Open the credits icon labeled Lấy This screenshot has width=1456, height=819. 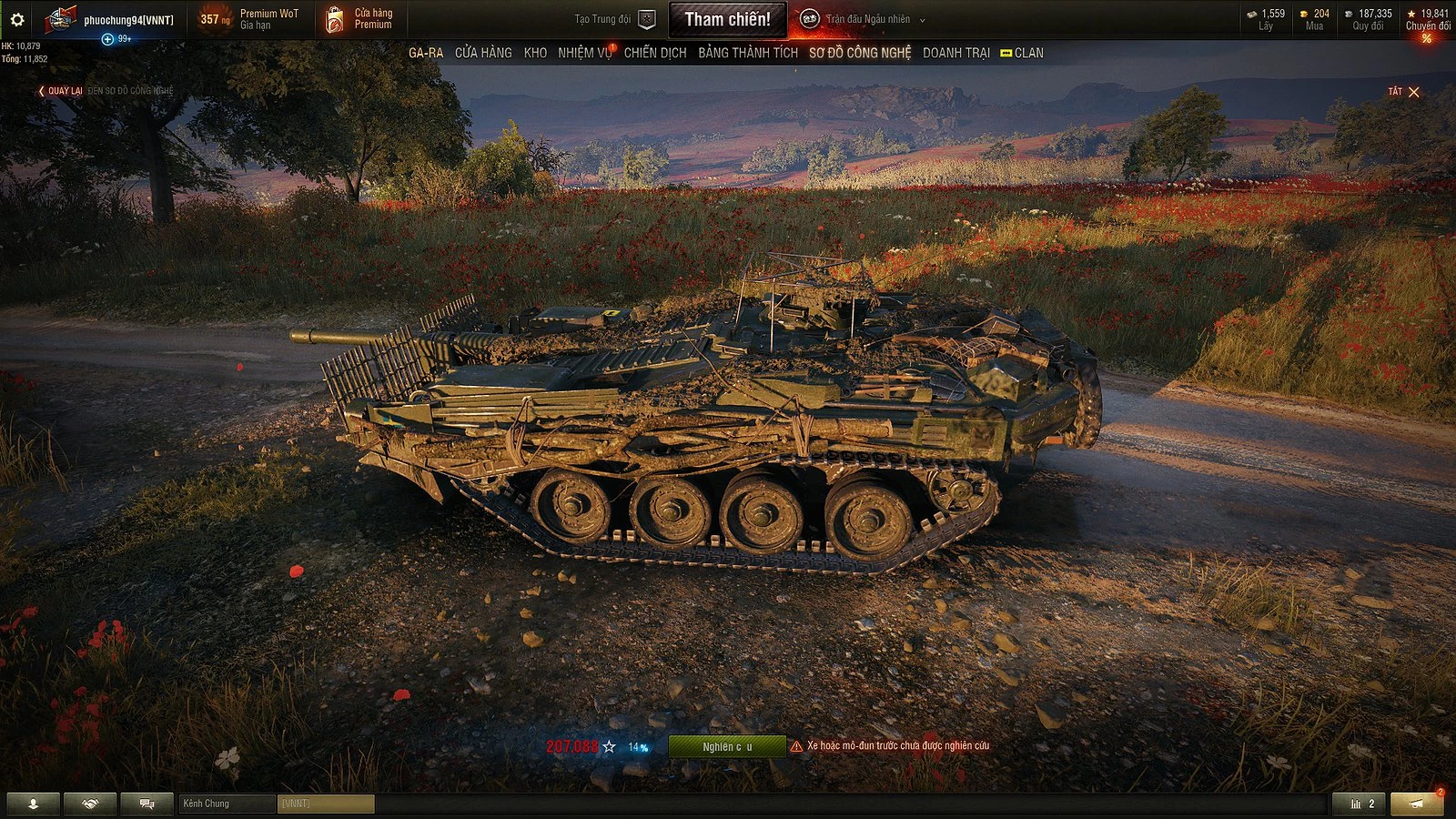pyautogui.click(x=1253, y=13)
